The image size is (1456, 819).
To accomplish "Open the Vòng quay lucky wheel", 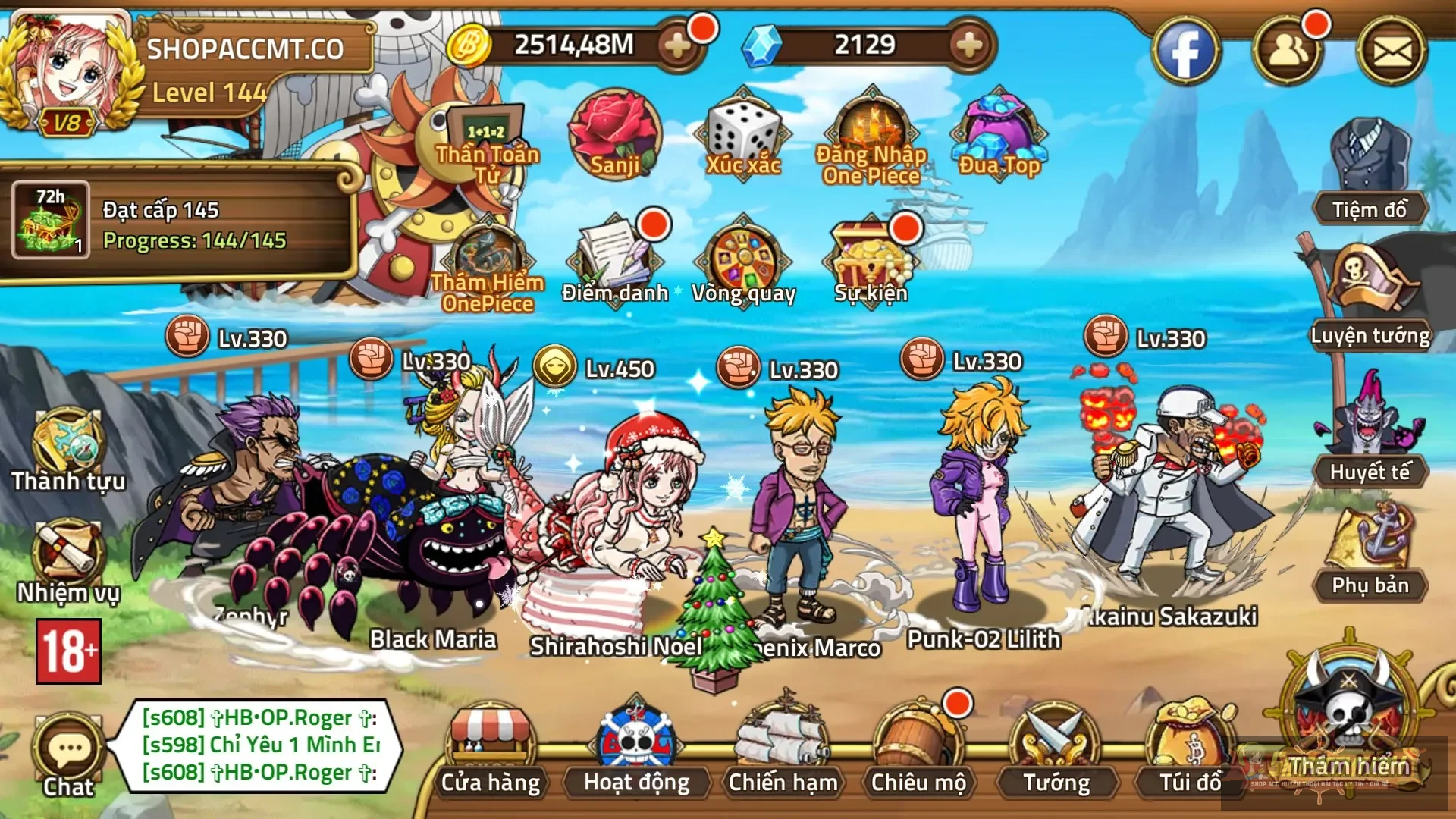I will click(744, 258).
